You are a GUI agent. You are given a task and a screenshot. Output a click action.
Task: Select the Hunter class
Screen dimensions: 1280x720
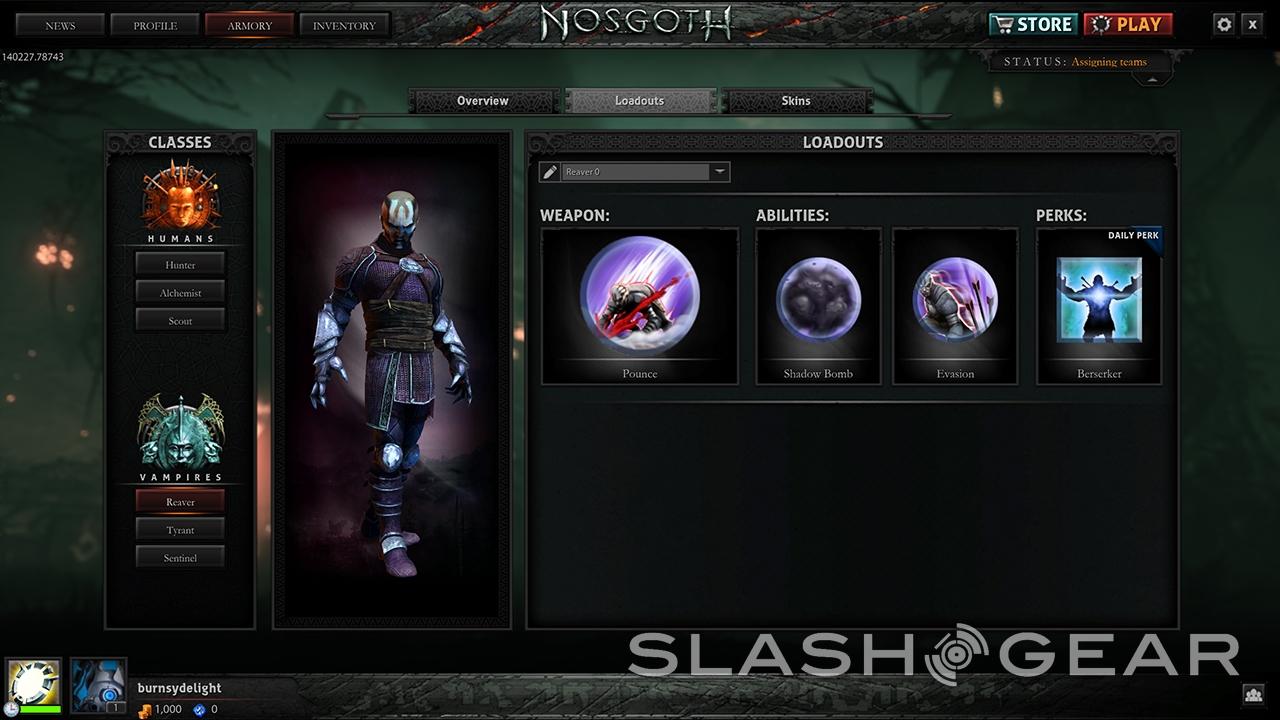click(180, 265)
